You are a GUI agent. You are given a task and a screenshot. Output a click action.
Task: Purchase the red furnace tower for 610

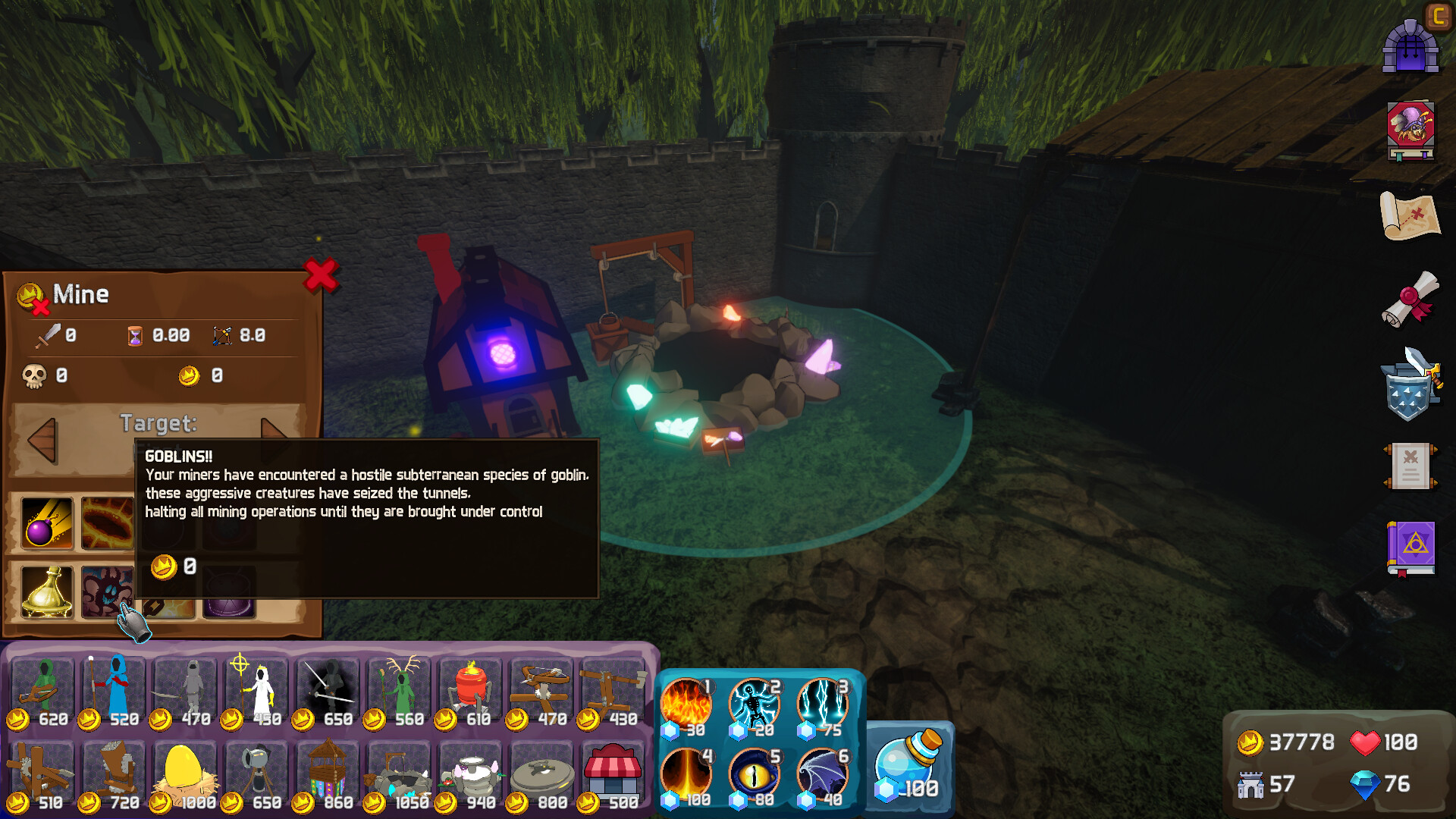(x=470, y=692)
